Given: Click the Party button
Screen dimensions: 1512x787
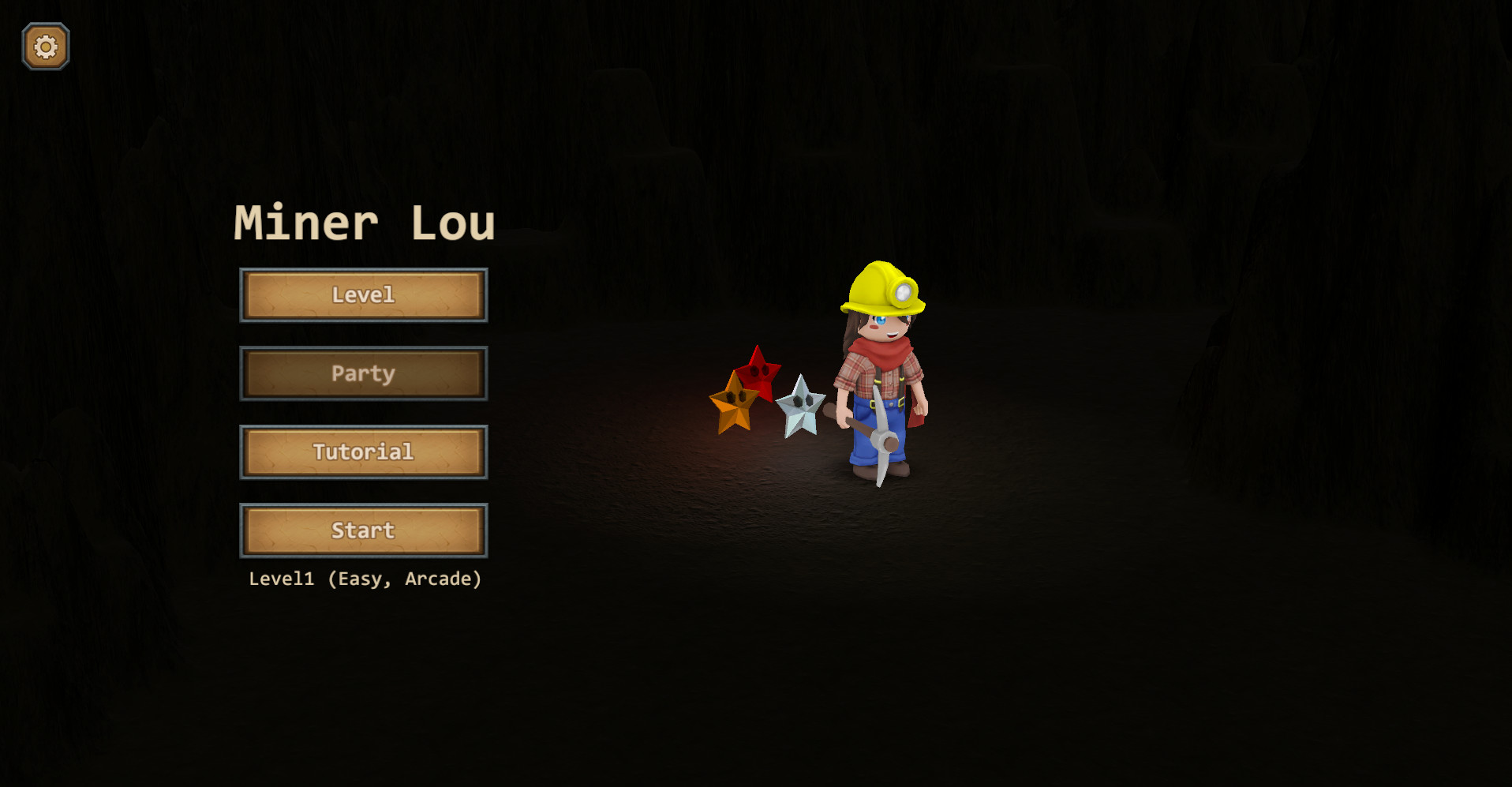Looking at the screenshot, I should (363, 373).
